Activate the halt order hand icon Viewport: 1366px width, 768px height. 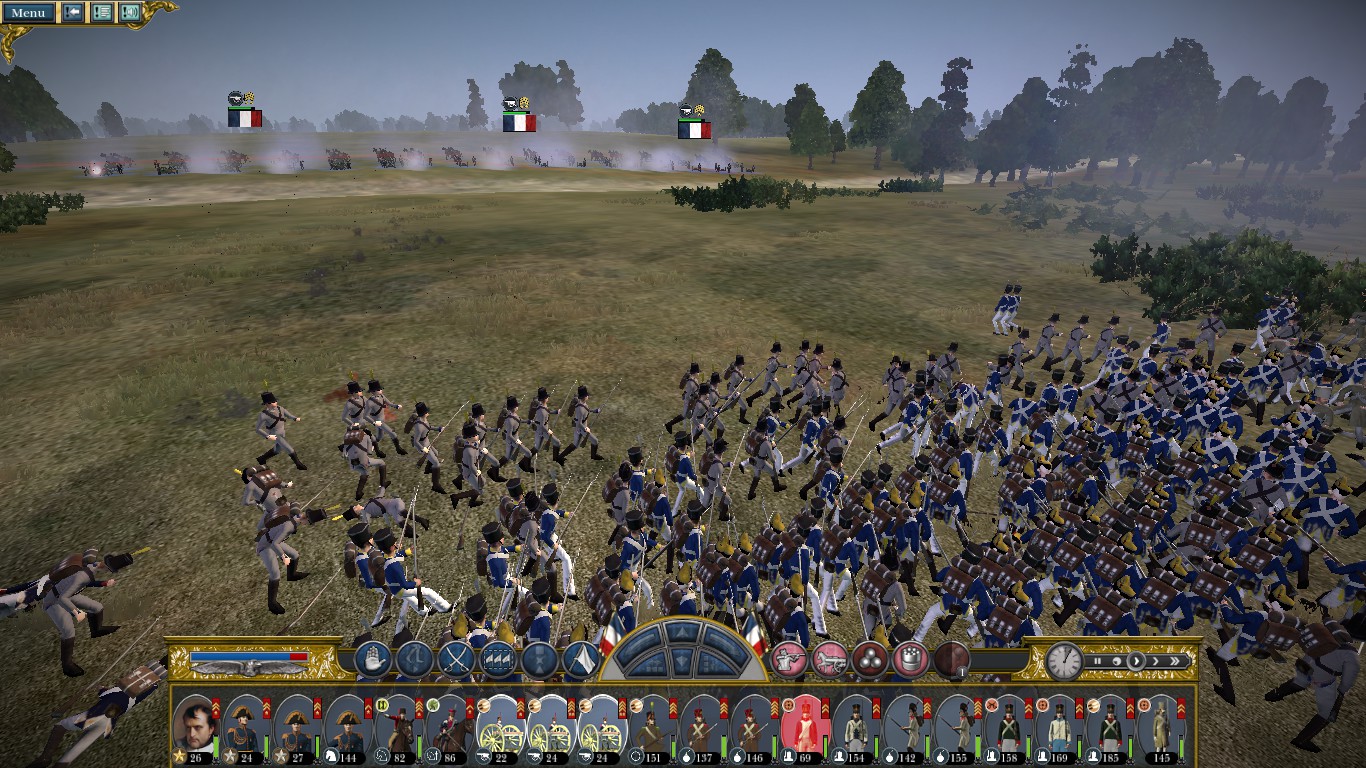[x=372, y=660]
